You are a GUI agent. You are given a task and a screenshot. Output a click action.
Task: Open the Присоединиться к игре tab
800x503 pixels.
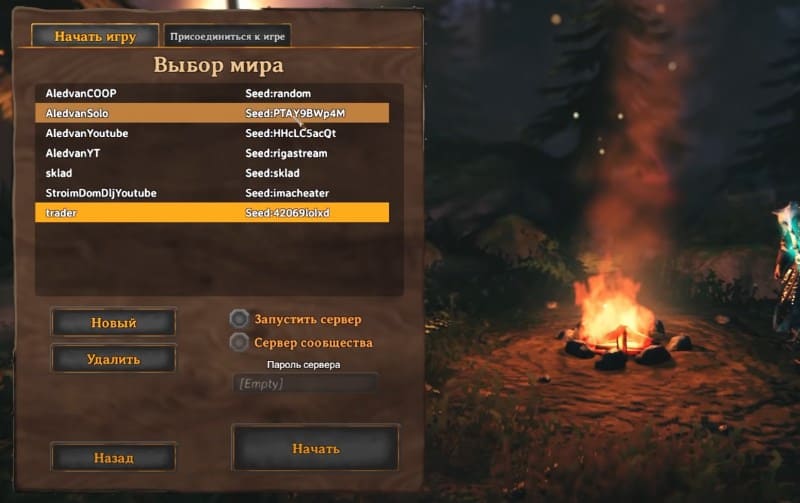pos(227,36)
